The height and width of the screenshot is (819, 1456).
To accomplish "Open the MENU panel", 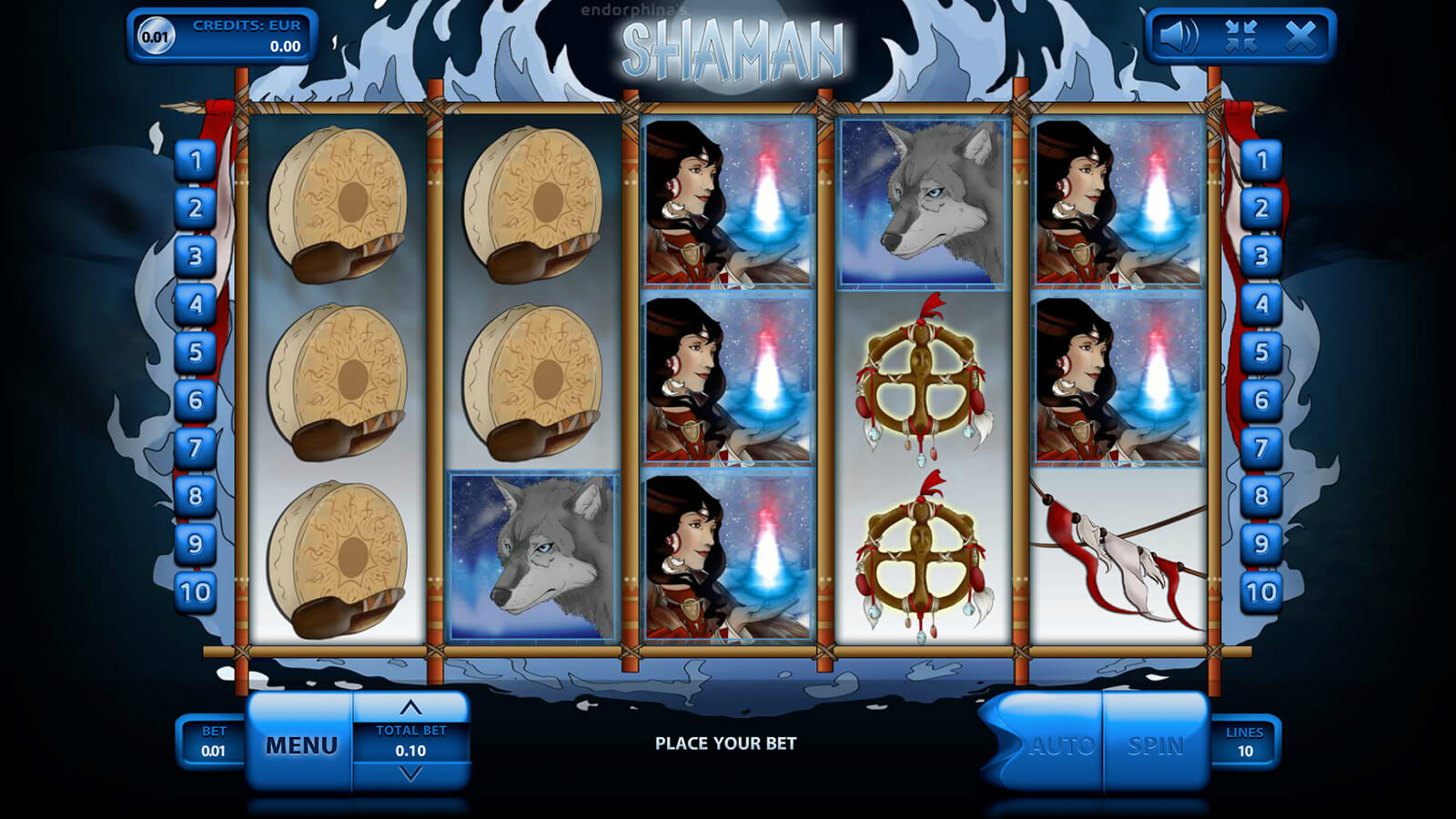I will 300,745.
